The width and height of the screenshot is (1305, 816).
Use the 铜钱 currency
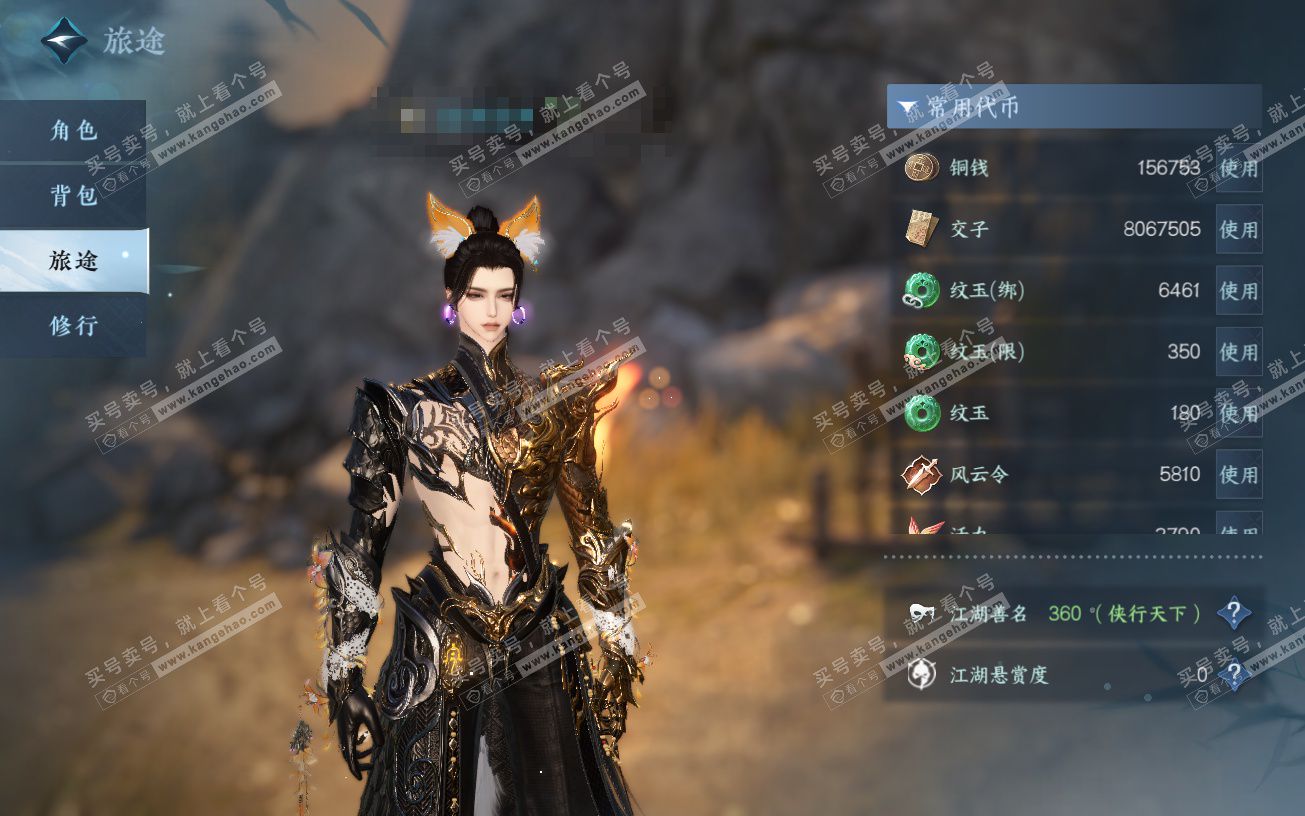1238,168
